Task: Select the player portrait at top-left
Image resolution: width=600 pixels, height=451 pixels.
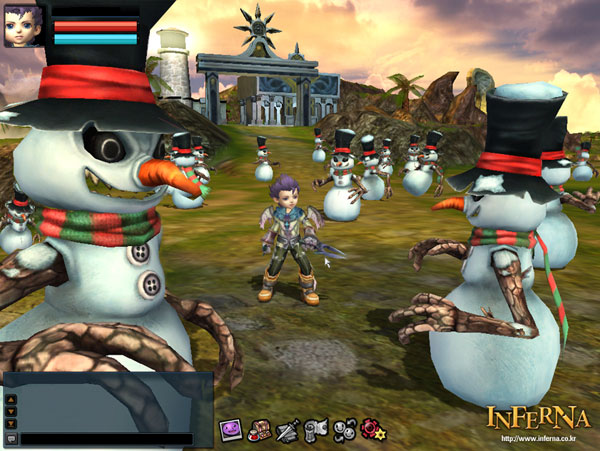Action: click(24, 24)
